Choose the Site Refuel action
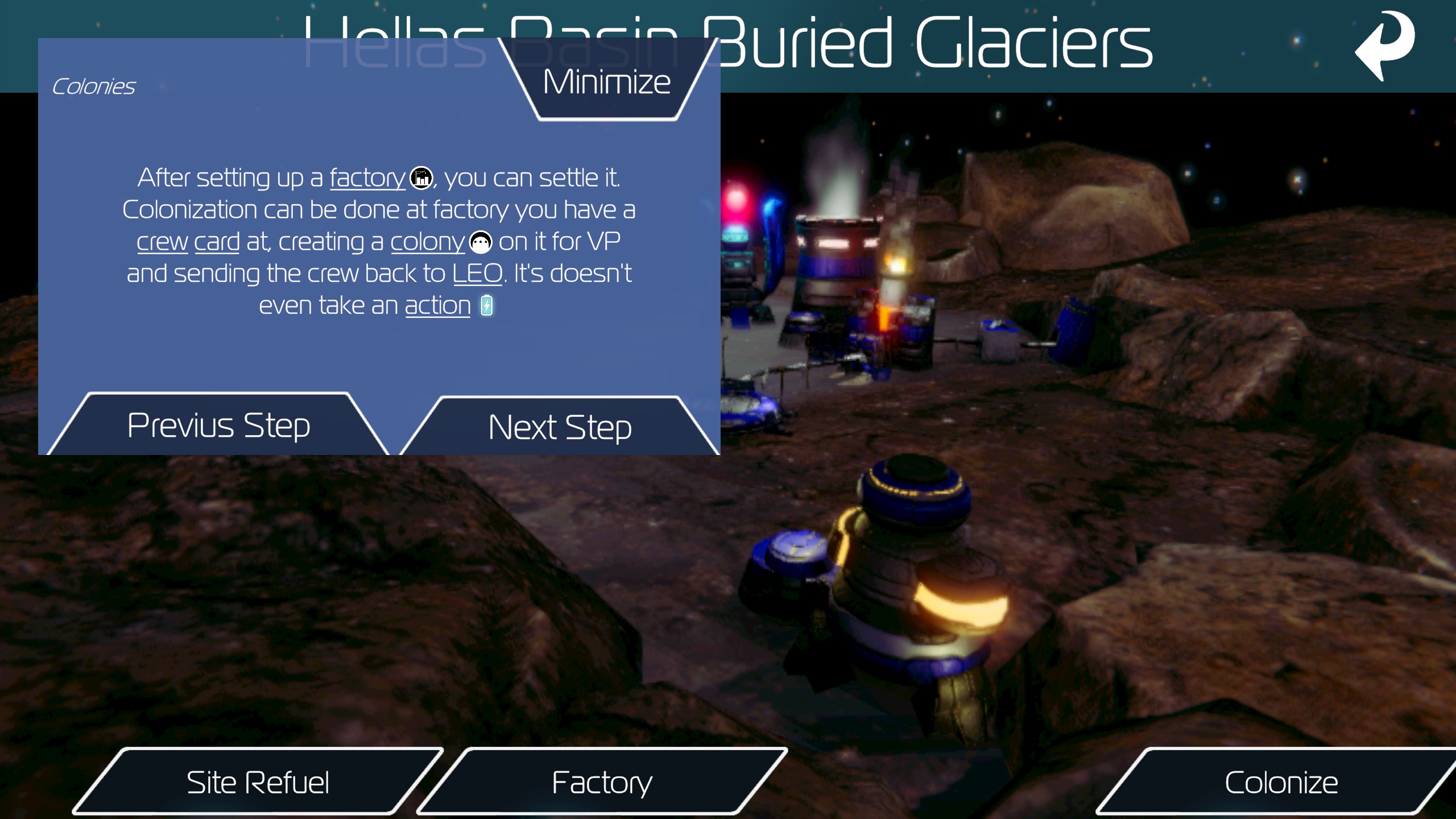The width and height of the screenshot is (1456, 819). click(258, 783)
